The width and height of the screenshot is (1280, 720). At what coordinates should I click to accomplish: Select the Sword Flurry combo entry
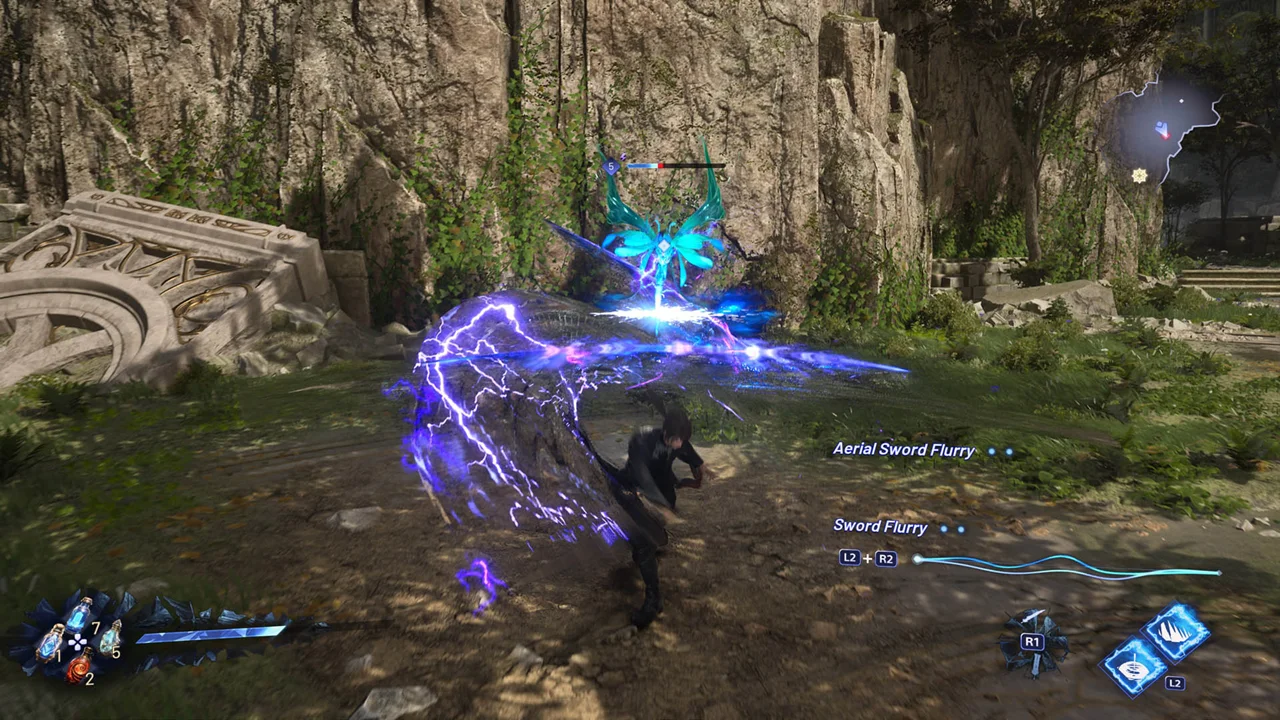point(880,527)
